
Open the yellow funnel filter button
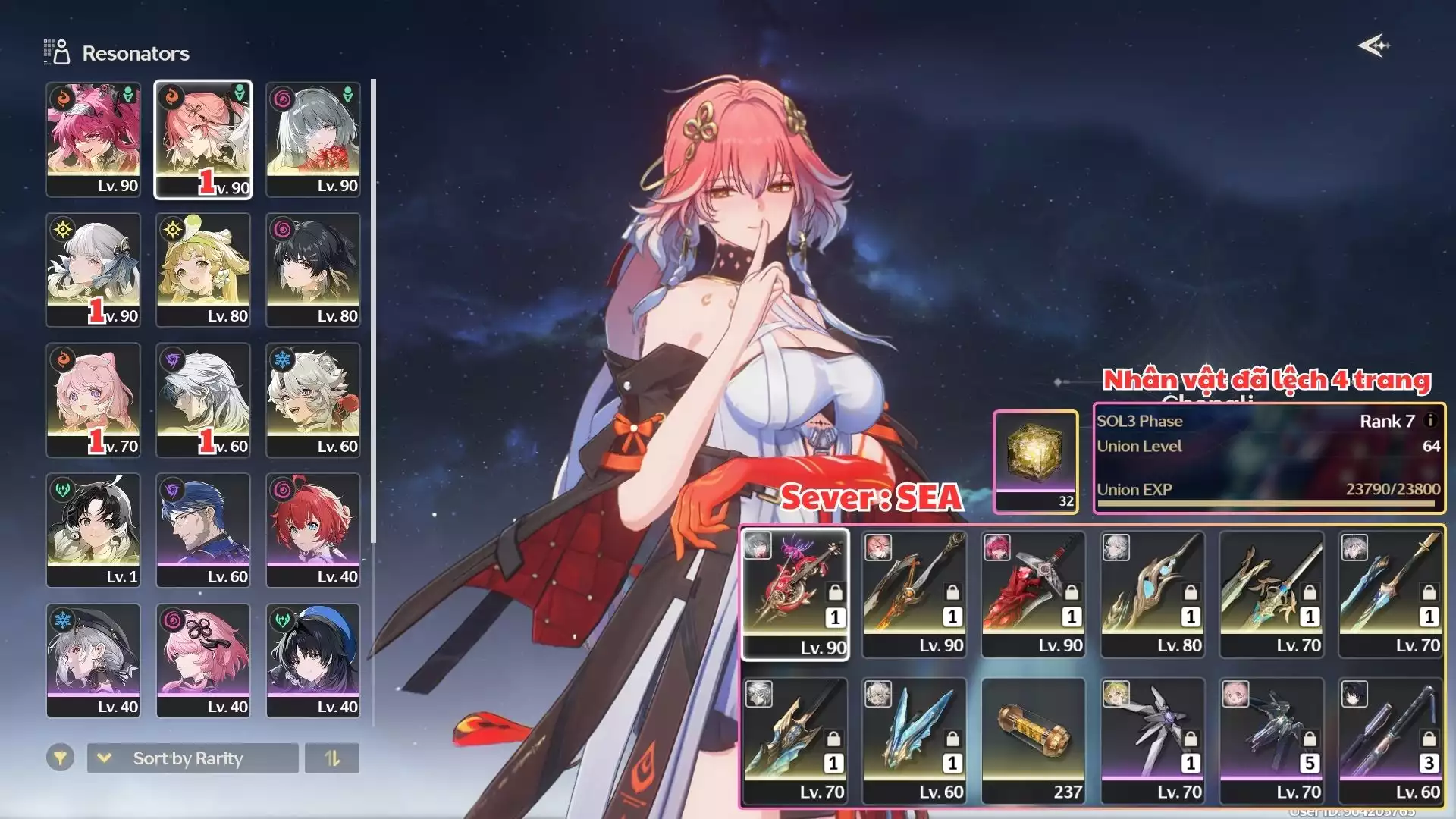click(x=60, y=758)
